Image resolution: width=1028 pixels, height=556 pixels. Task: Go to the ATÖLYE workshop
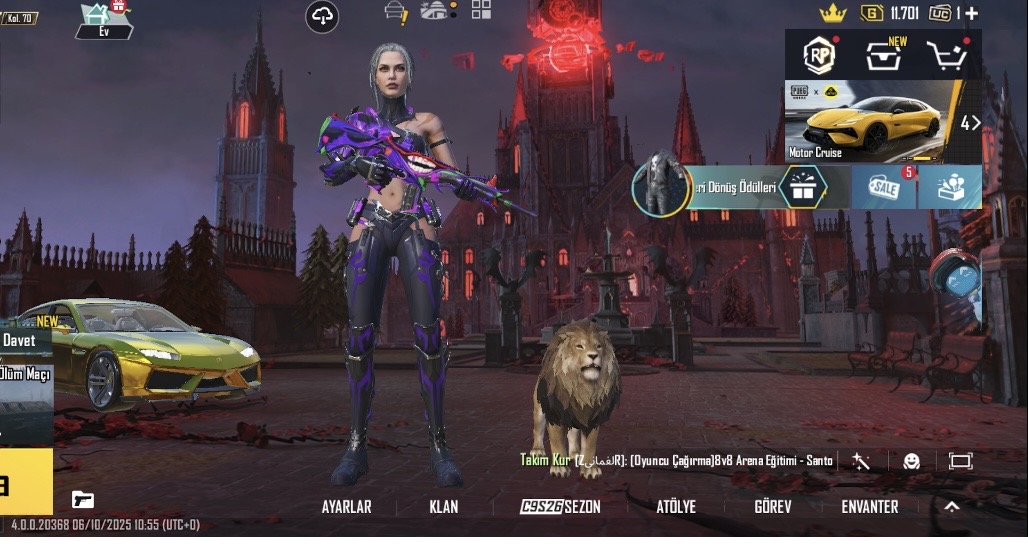[x=676, y=507]
